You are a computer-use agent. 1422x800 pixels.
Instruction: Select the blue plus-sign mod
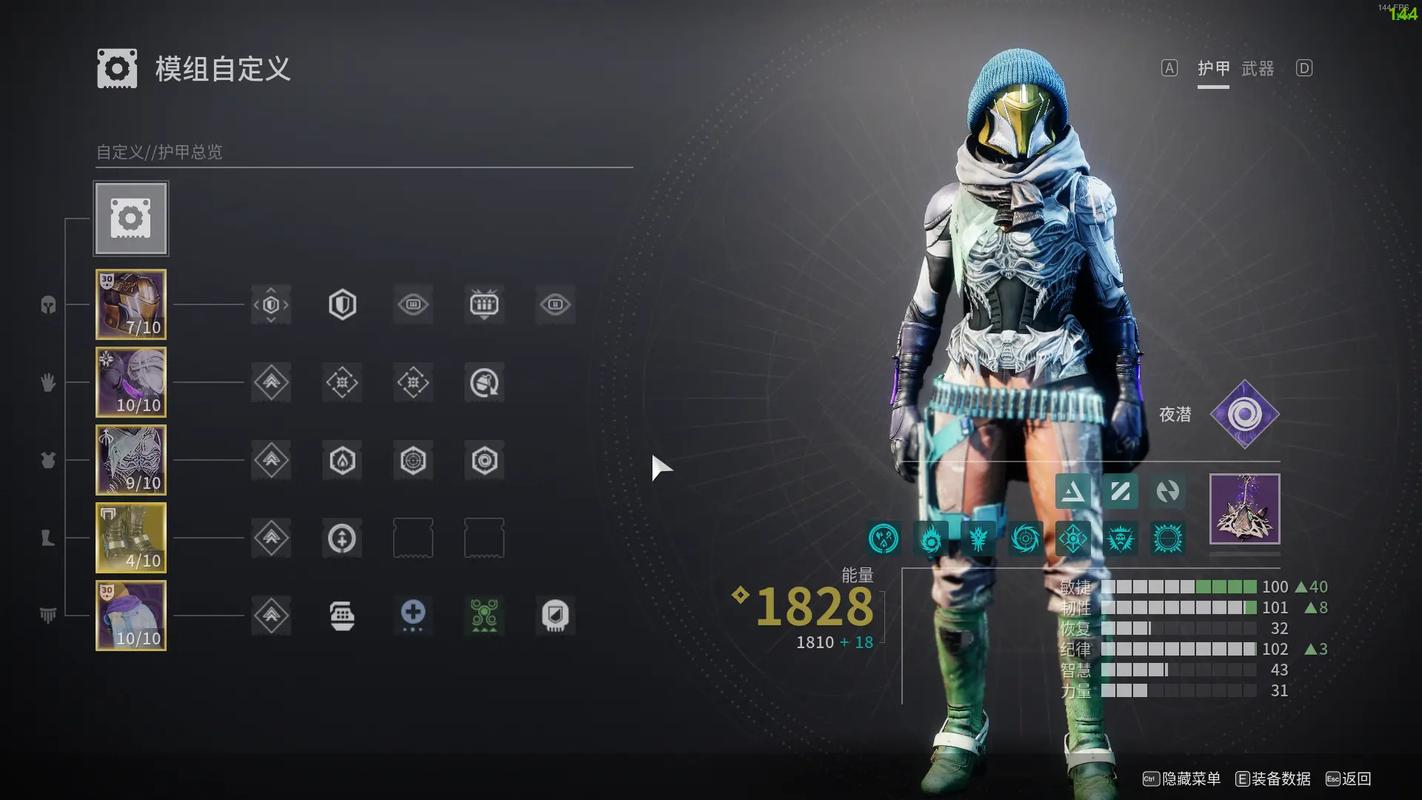(x=413, y=615)
